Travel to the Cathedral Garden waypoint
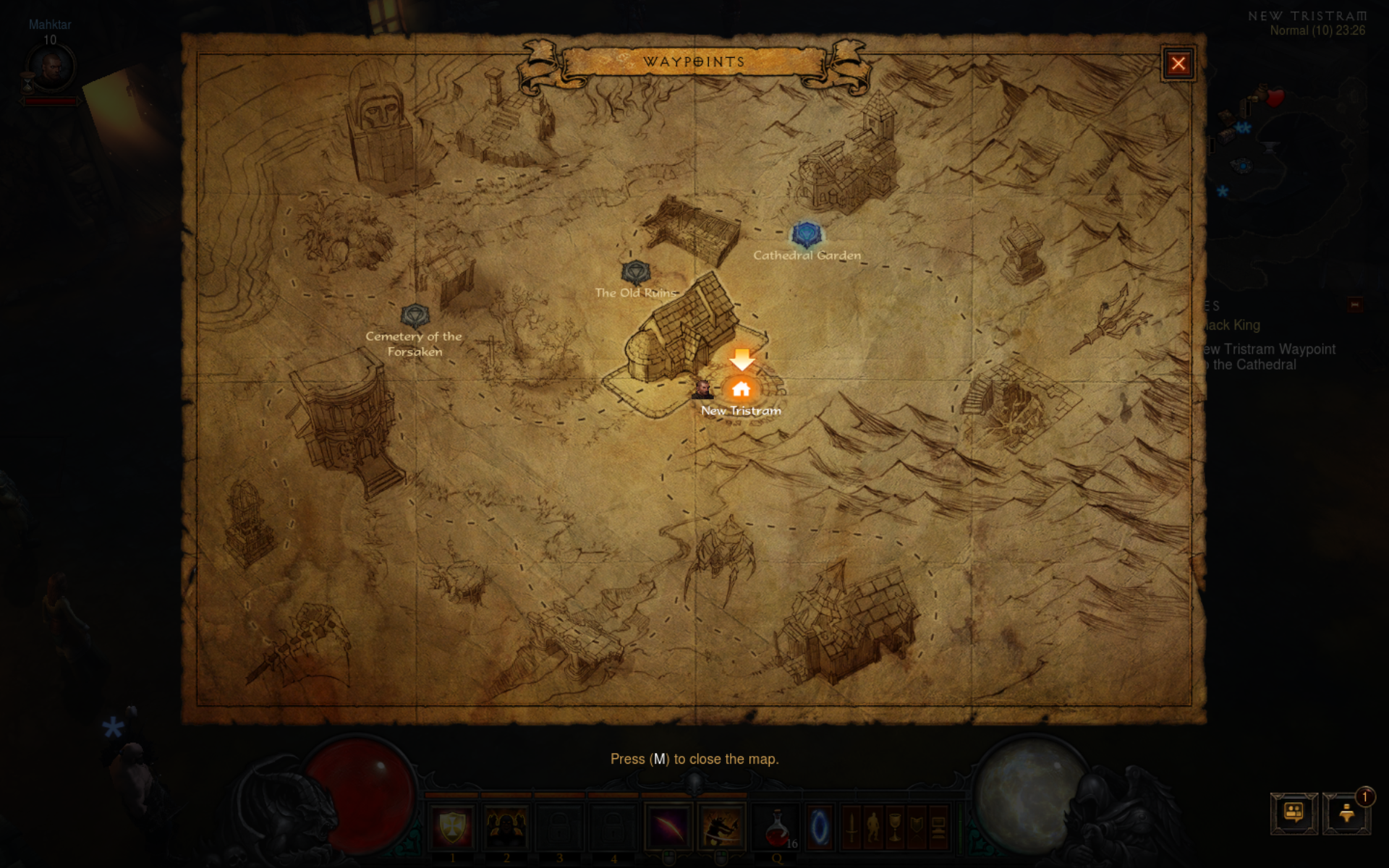The image size is (1389, 868). pos(806,234)
